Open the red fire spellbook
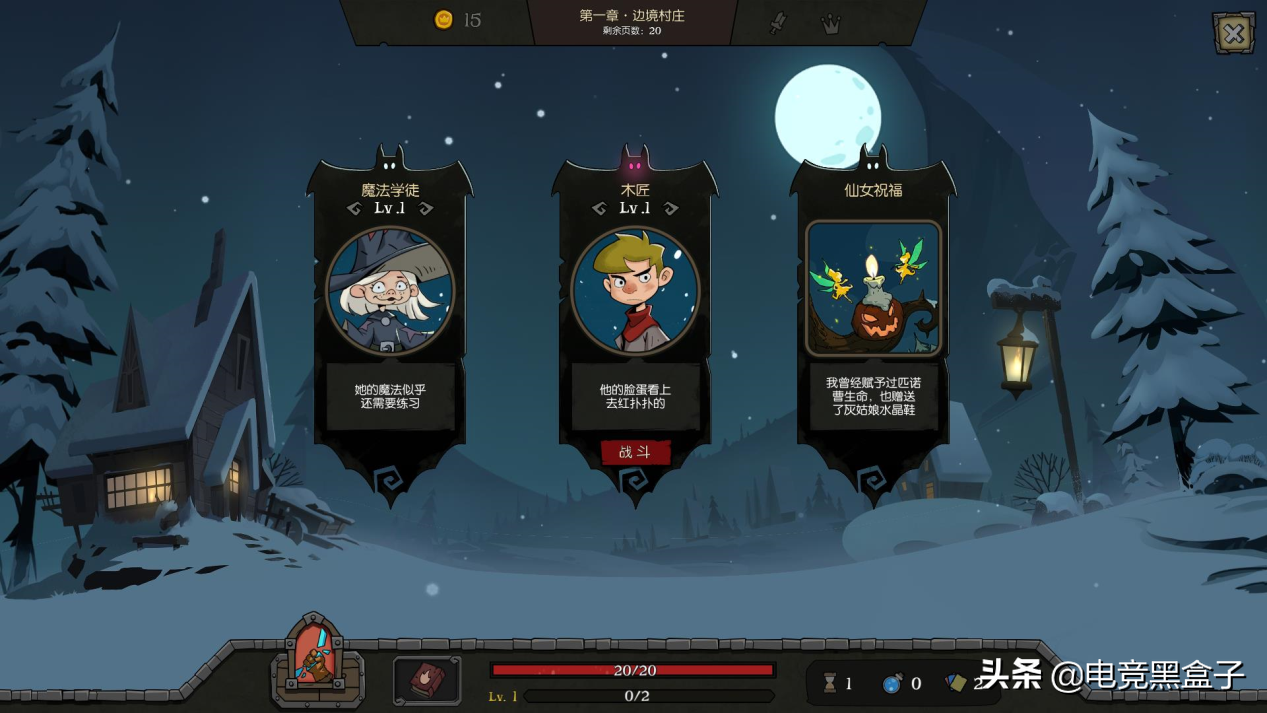This screenshot has height=713, width=1267. pyautogui.click(x=427, y=679)
